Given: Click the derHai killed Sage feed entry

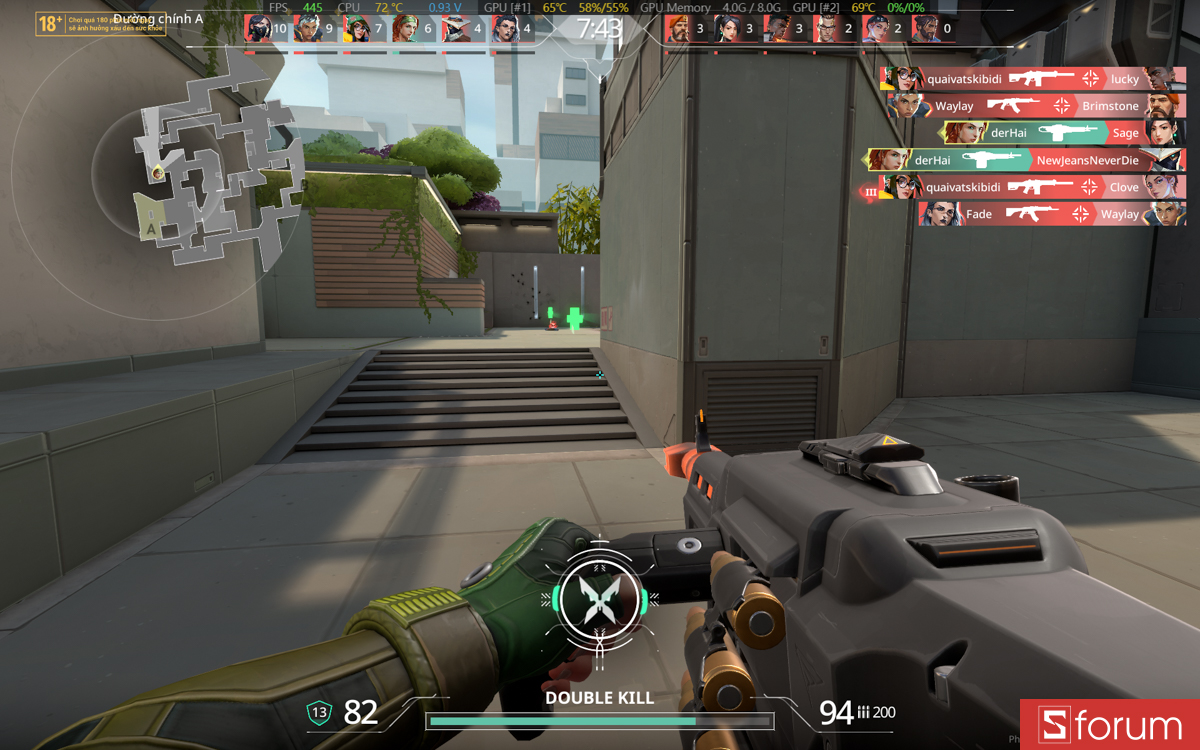Looking at the screenshot, I should 1064,133.
